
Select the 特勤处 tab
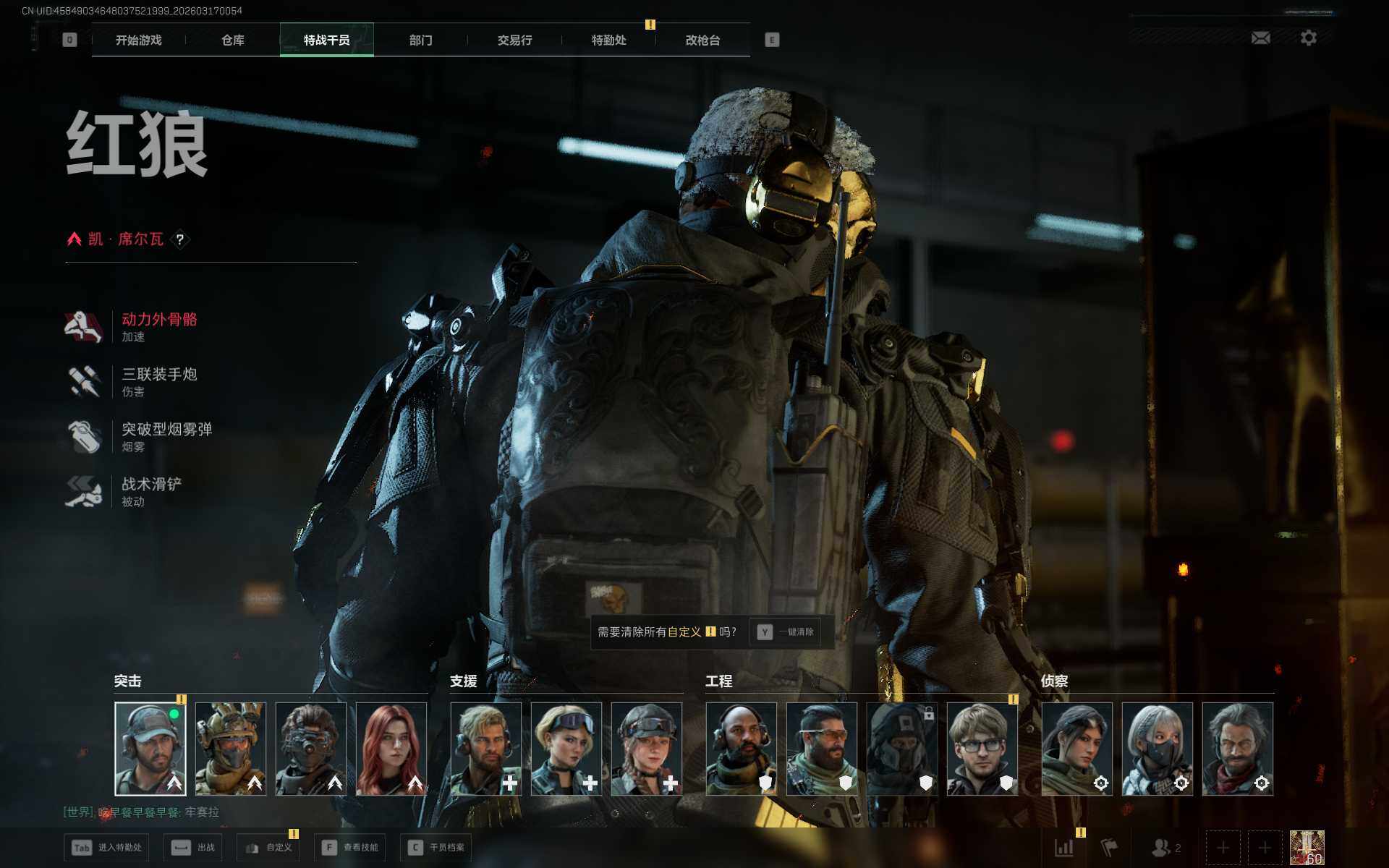pos(608,41)
